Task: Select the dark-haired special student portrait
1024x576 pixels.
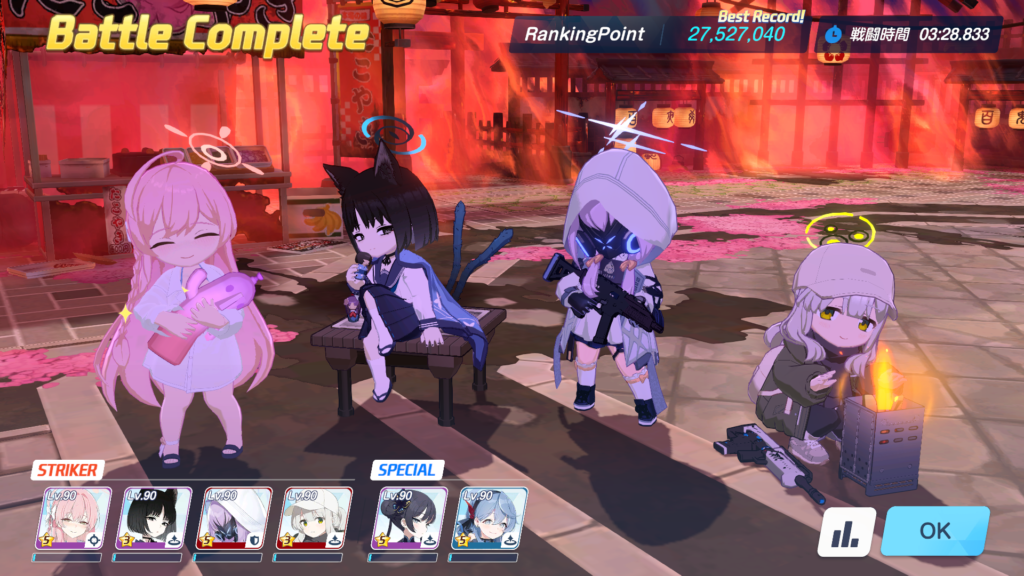Action: 411,519
